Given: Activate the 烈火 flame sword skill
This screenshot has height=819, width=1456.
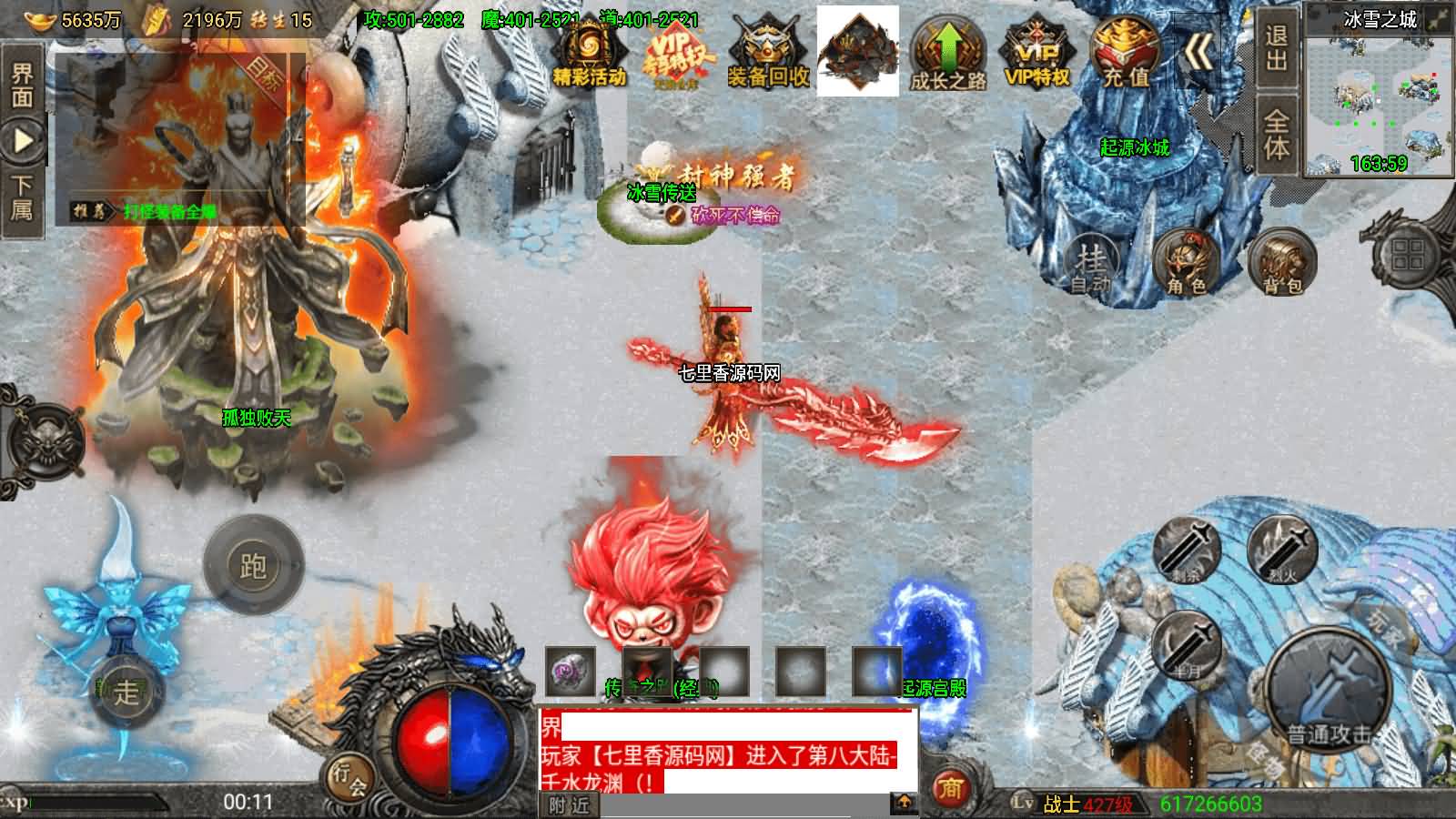Looking at the screenshot, I should point(1280,549).
